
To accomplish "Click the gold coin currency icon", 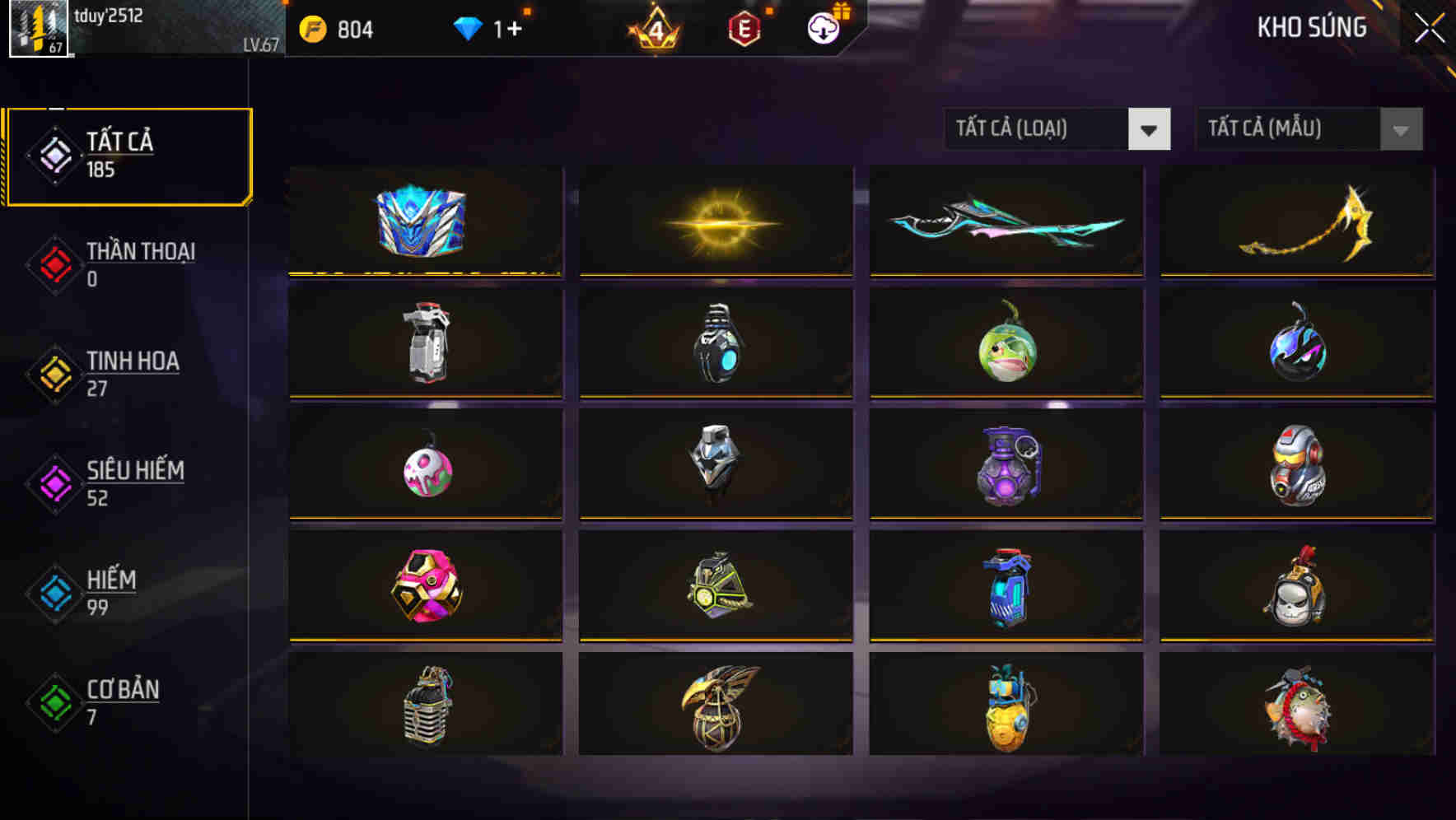I will (x=314, y=29).
